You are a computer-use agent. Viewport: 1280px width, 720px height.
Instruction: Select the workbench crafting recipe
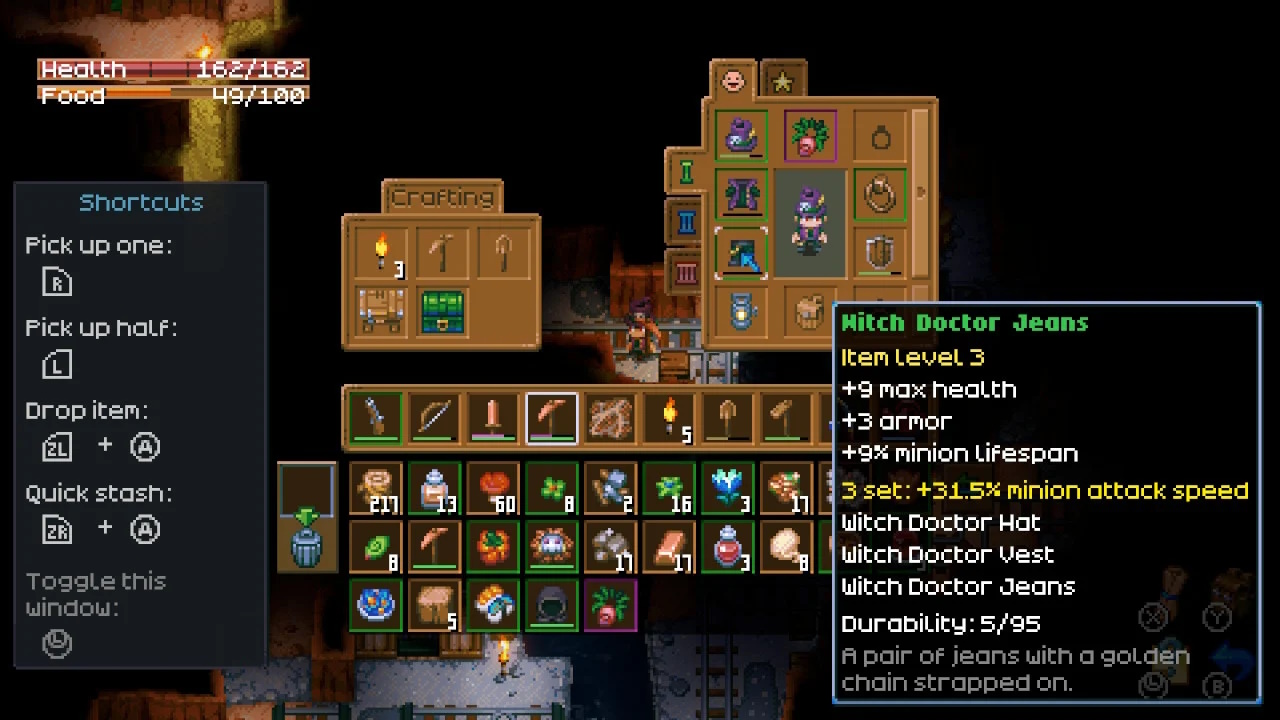click(x=381, y=312)
